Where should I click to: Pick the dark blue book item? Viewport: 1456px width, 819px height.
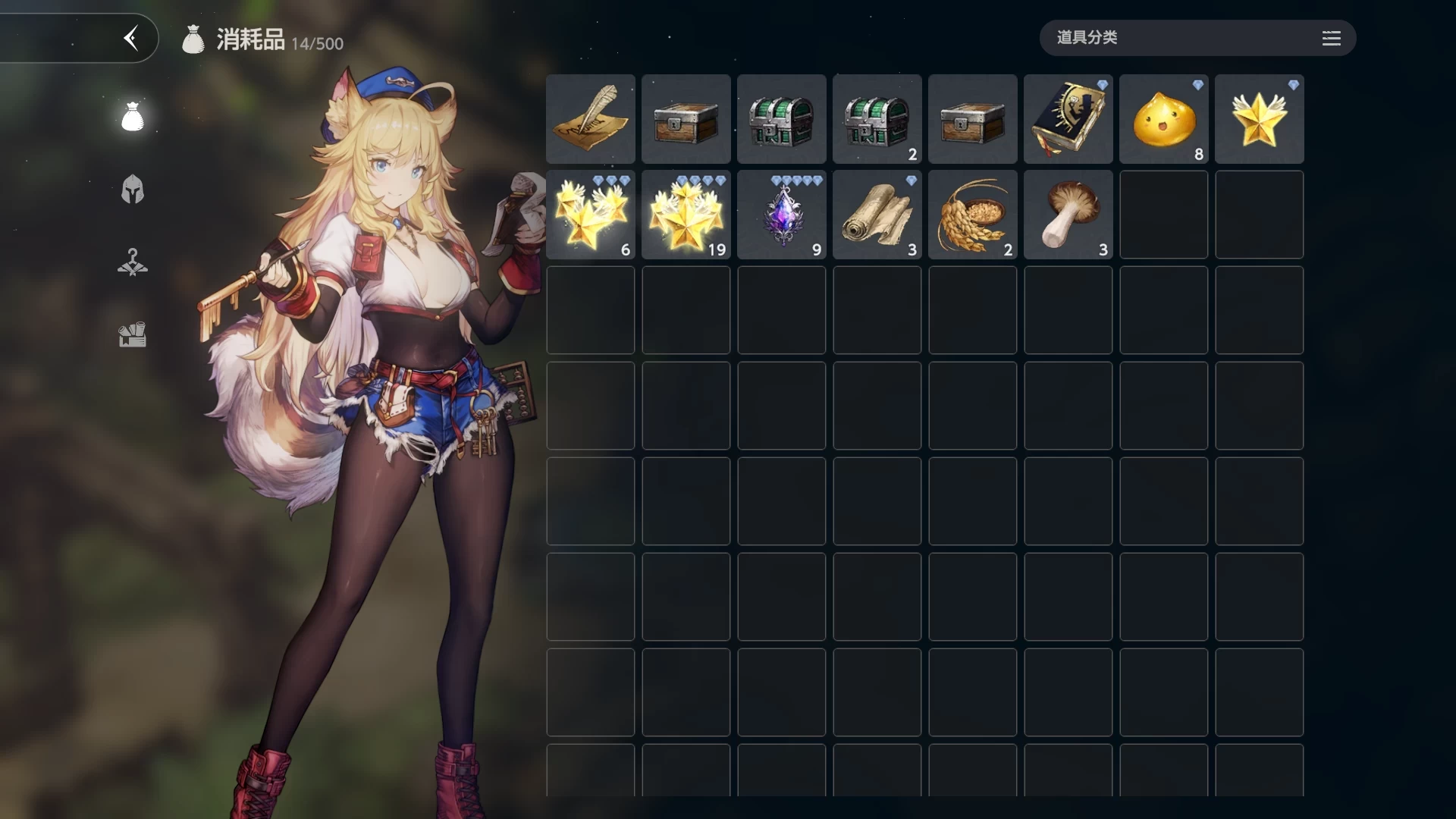pos(1068,119)
